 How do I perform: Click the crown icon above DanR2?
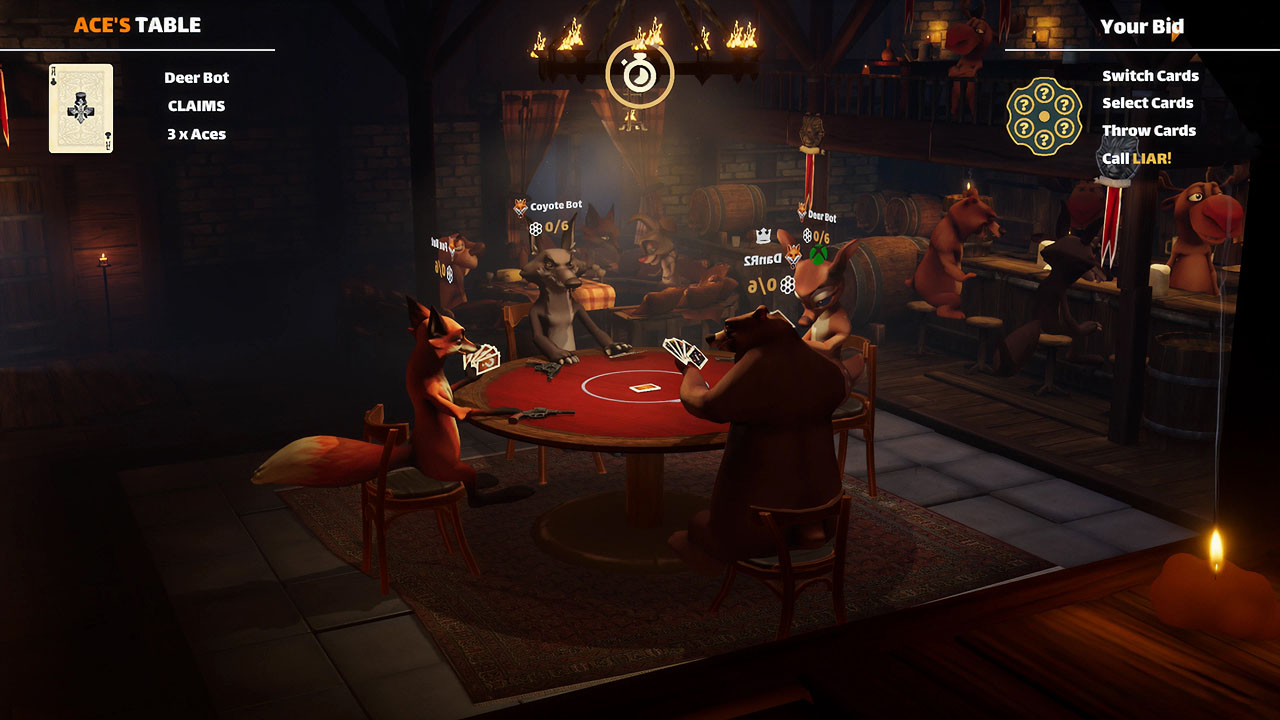pos(764,235)
